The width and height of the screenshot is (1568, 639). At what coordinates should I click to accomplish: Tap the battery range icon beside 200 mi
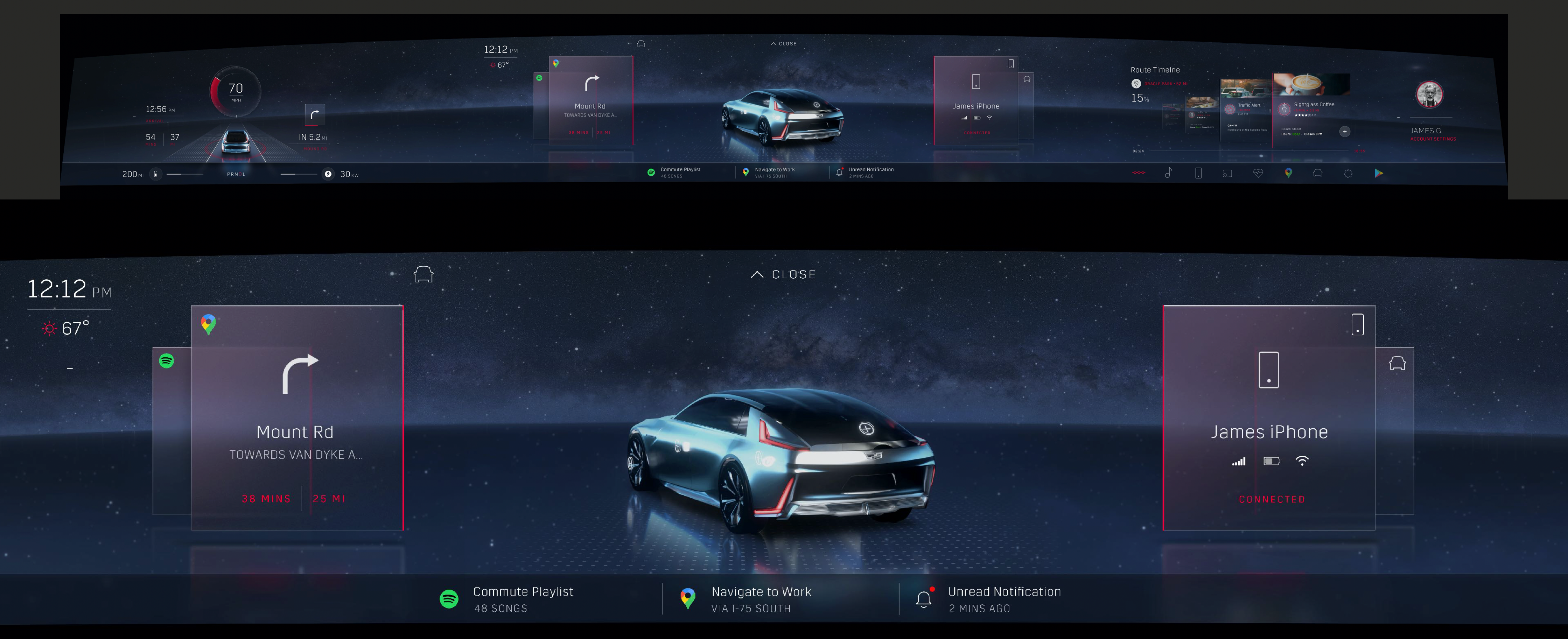pos(156,174)
